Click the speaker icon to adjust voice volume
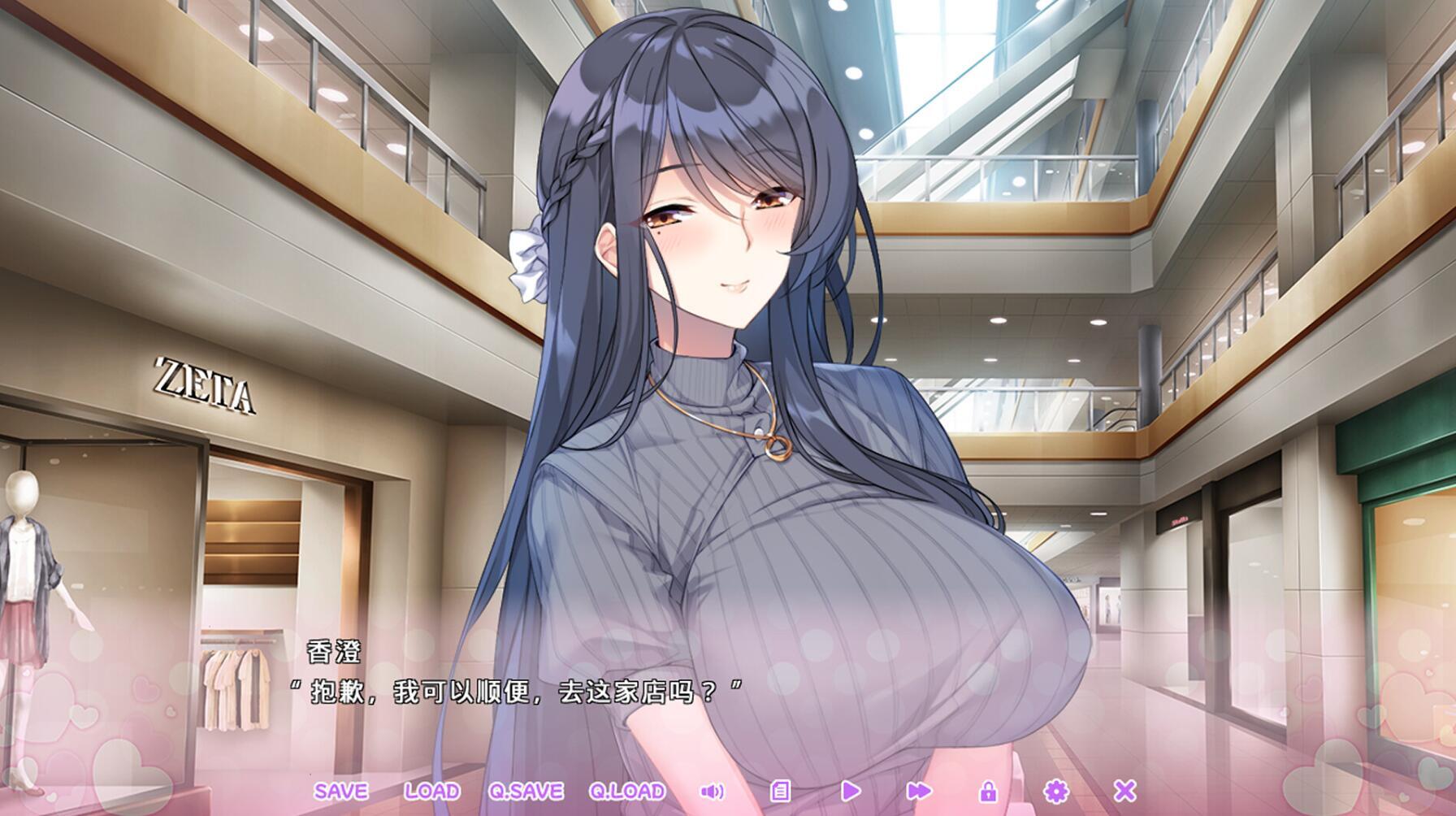The image size is (1456, 816). (712, 790)
